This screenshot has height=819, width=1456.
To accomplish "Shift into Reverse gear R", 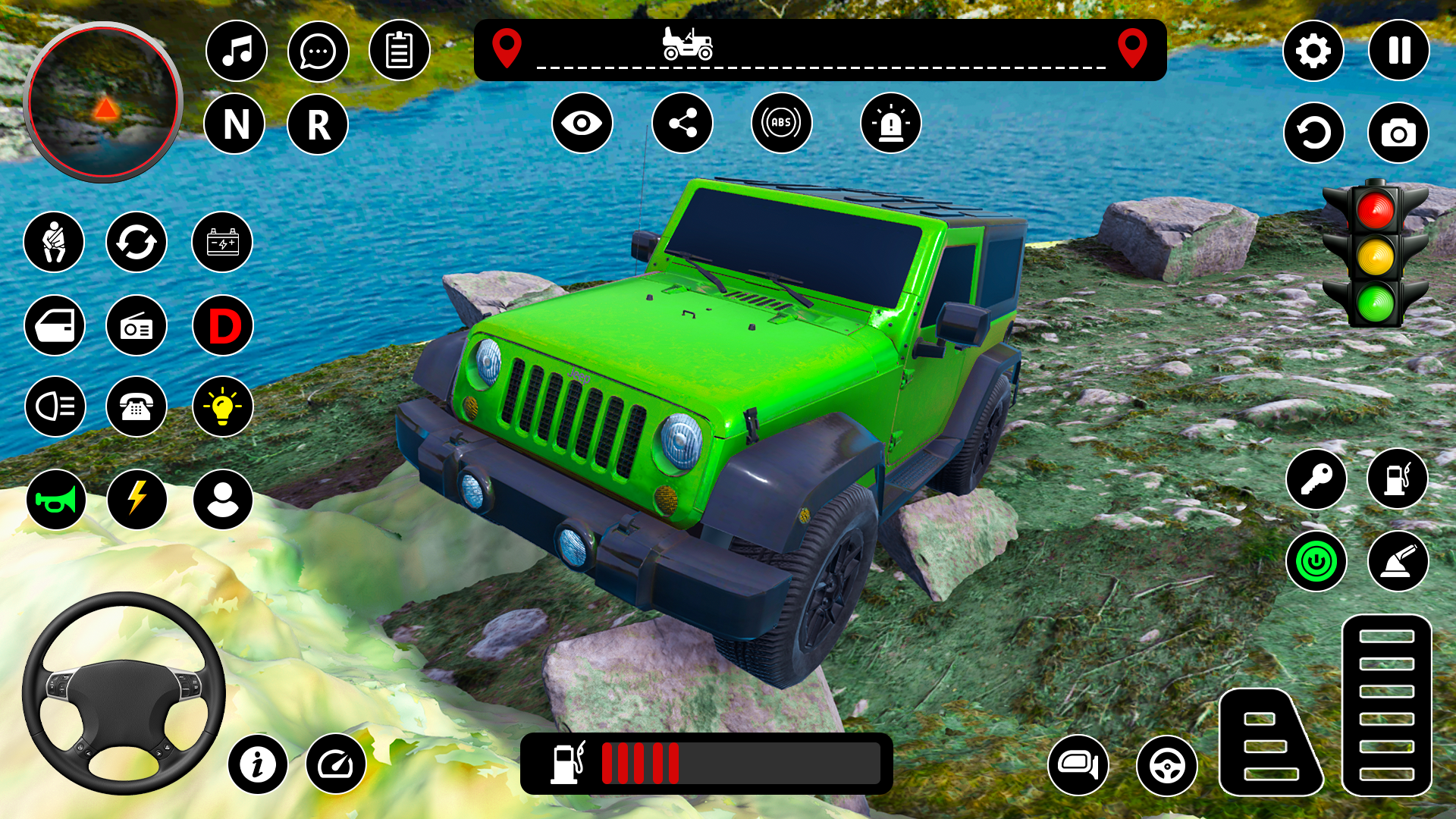I will [318, 124].
